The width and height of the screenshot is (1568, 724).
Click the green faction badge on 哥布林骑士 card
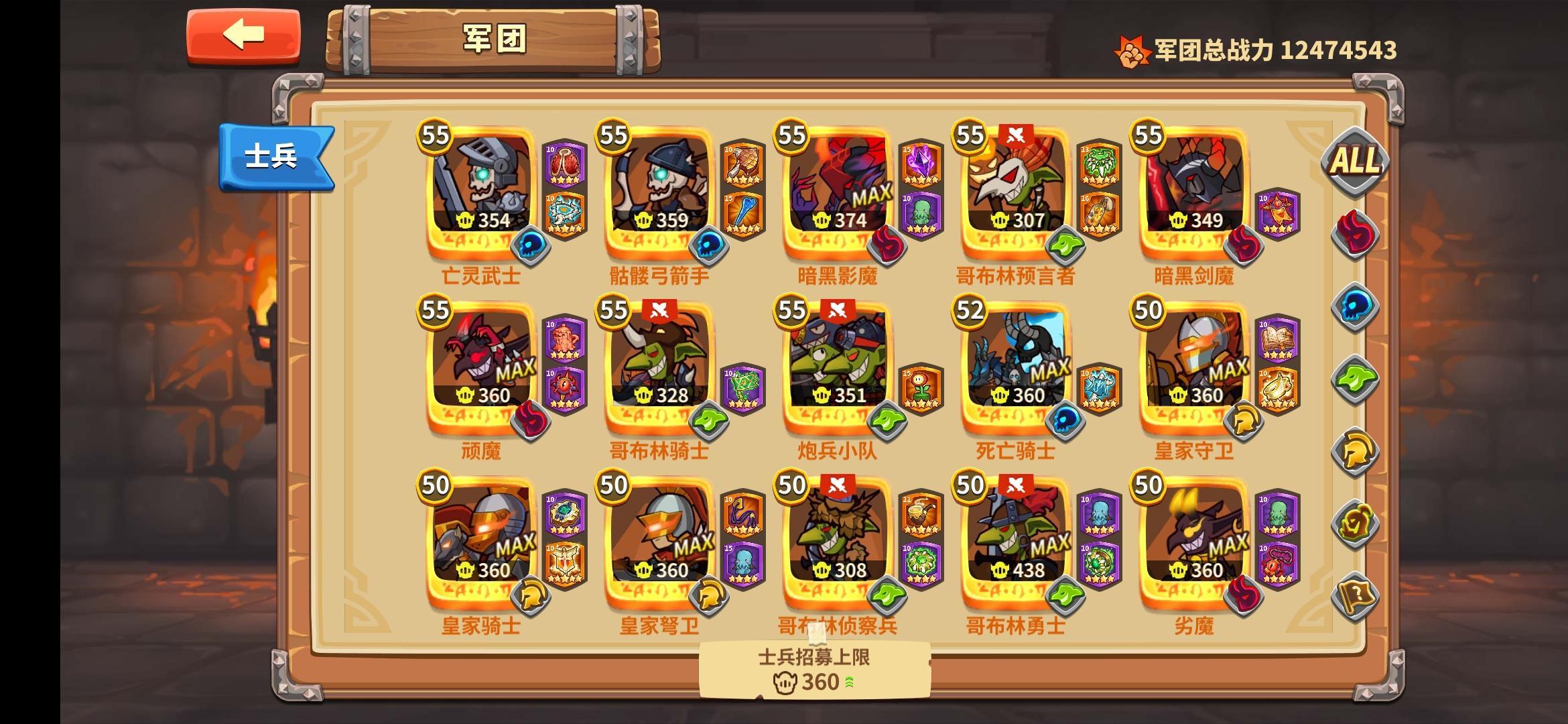[710, 421]
